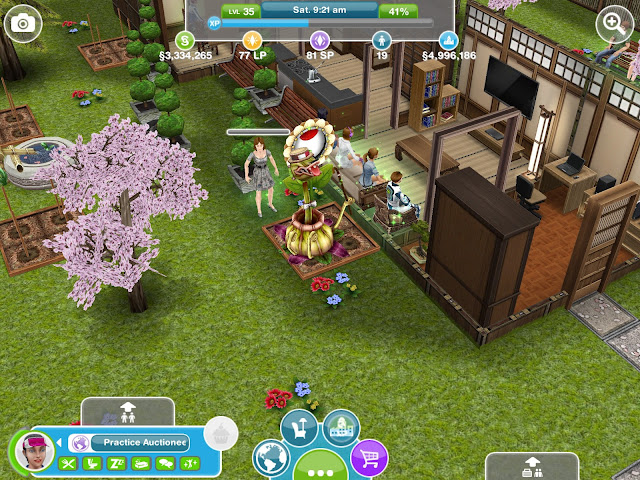Tap the orange Lifestyle Points icon
Screen dimensions: 640x480
[x=252, y=40]
